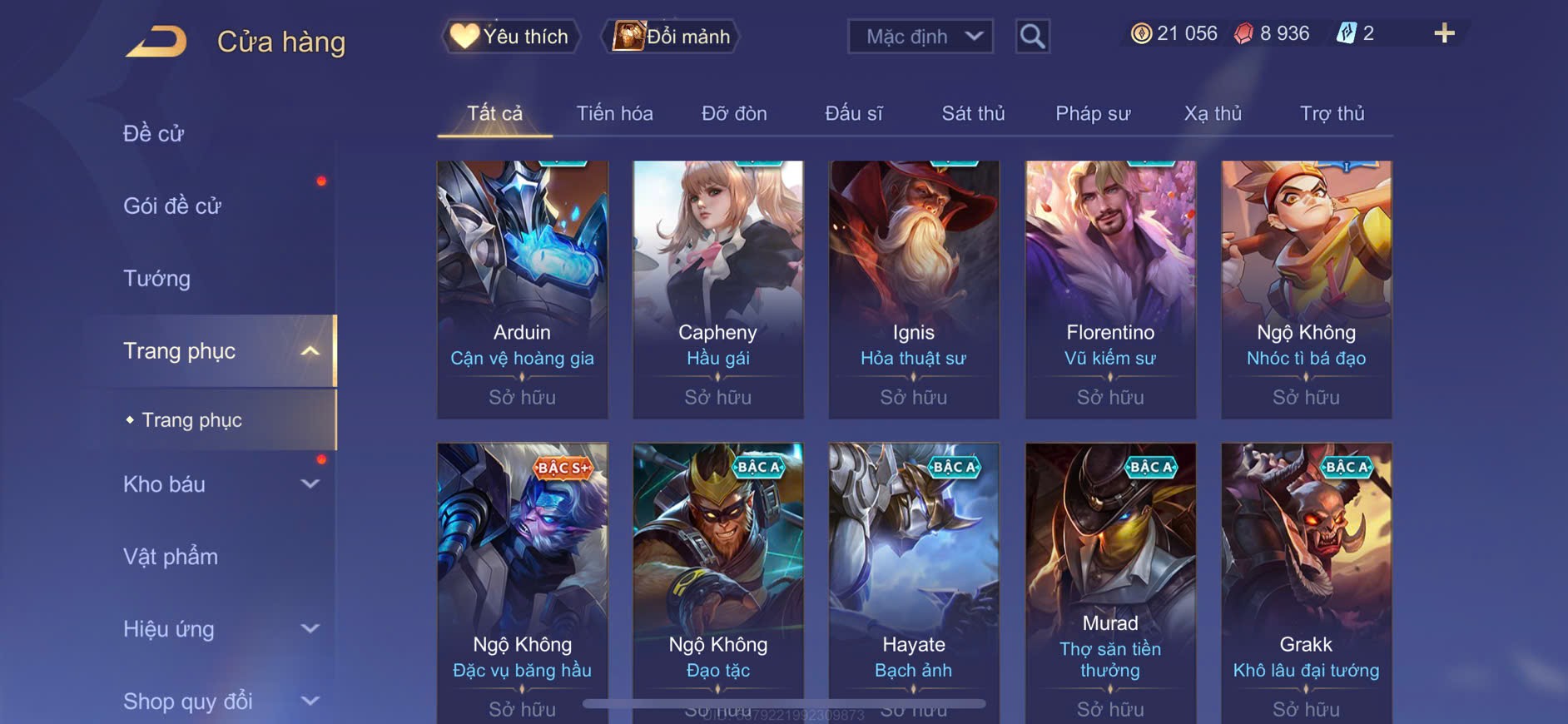
Task: Switch to the Tiến hóa tab
Action: pyautogui.click(x=614, y=113)
